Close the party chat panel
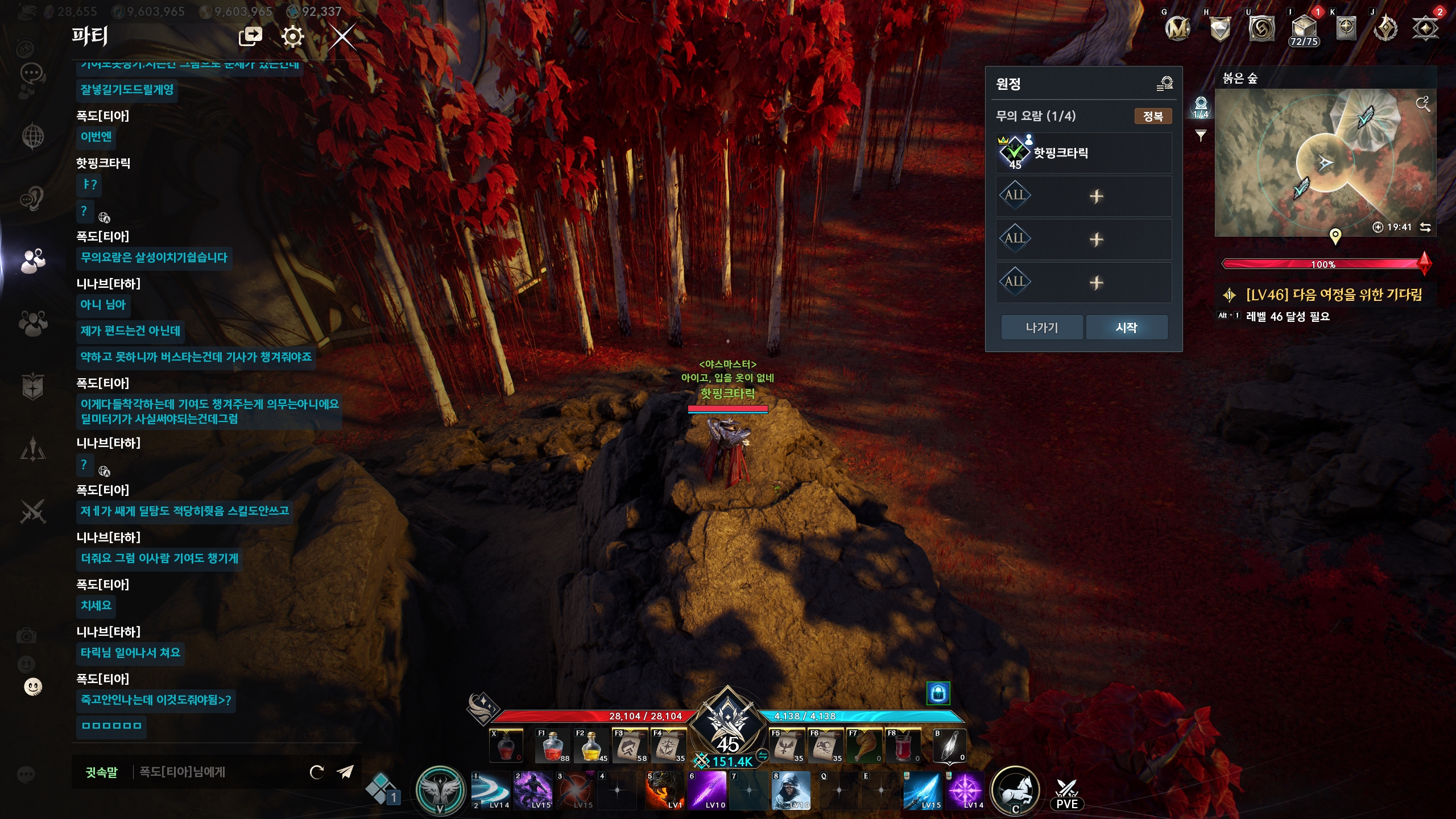Image resolution: width=1456 pixels, height=819 pixels. tap(342, 38)
